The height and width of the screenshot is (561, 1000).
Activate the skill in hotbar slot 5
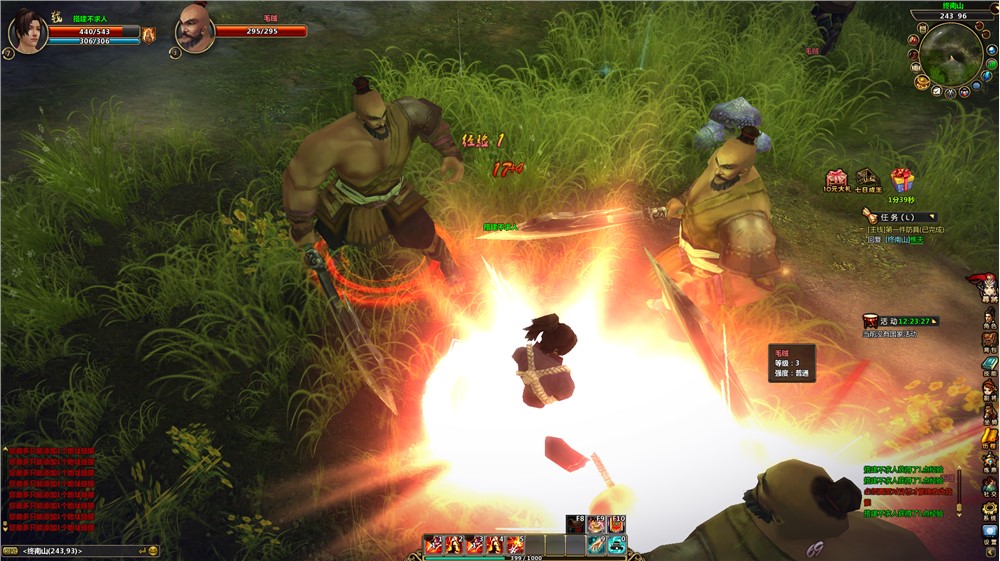pyautogui.click(x=515, y=545)
